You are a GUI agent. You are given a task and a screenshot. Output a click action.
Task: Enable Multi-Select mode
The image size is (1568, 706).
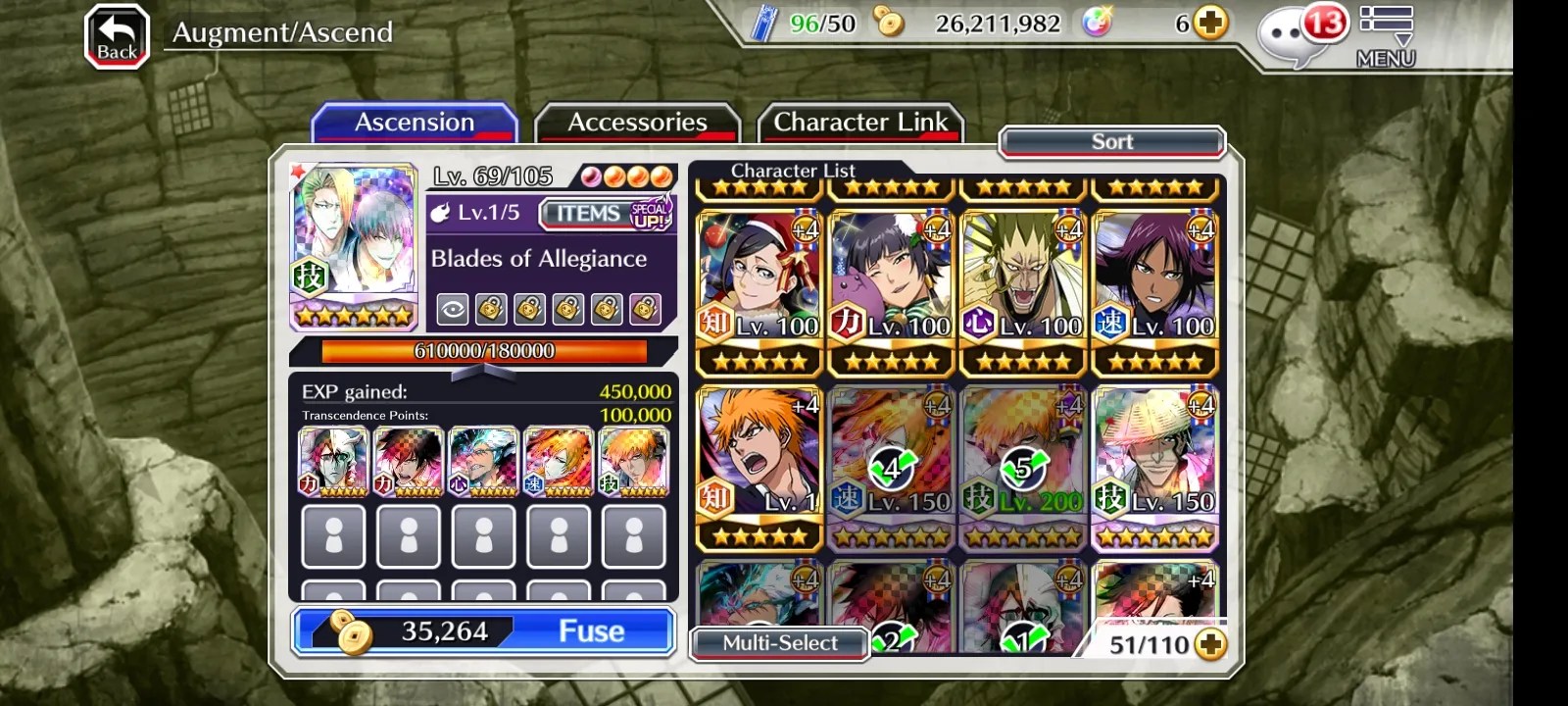click(x=780, y=643)
